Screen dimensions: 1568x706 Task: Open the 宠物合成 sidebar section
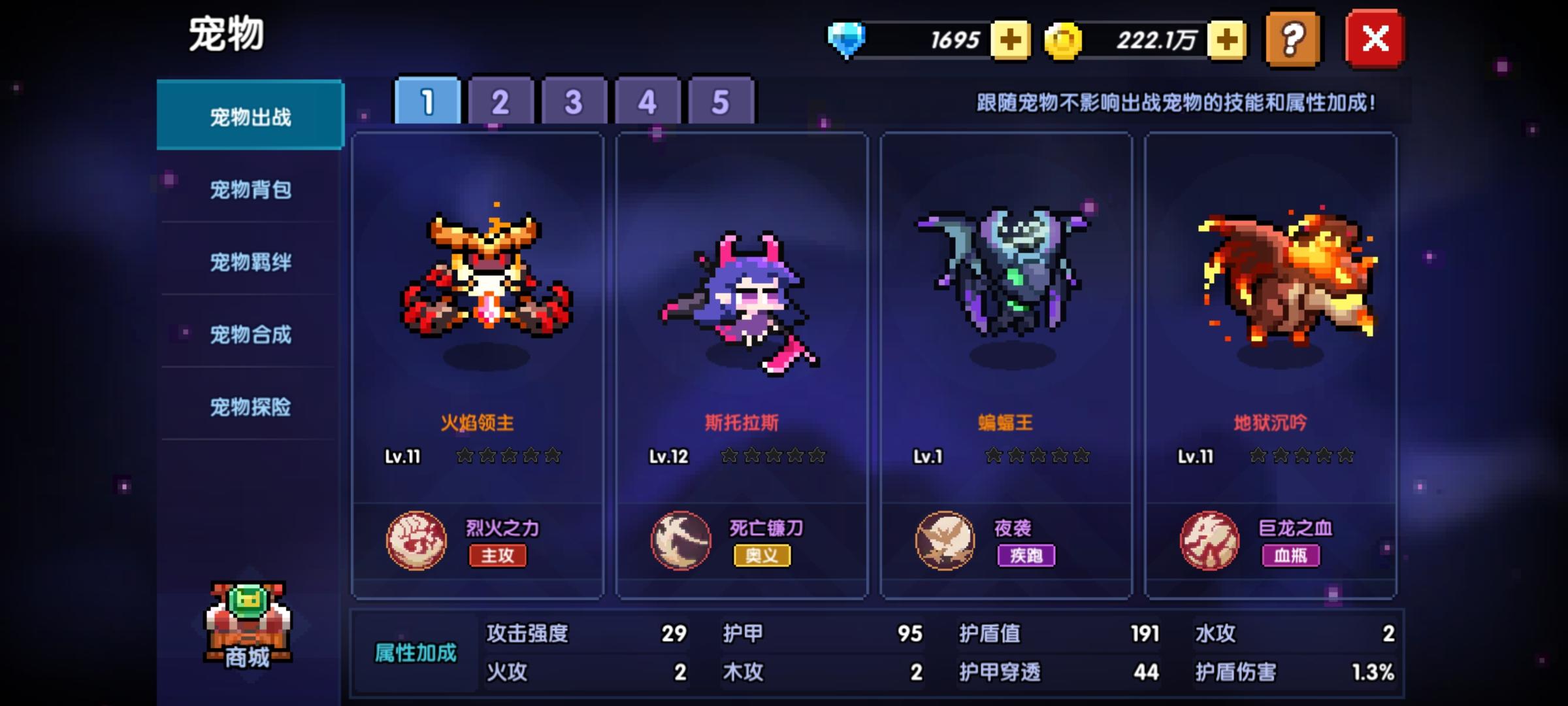(250, 335)
